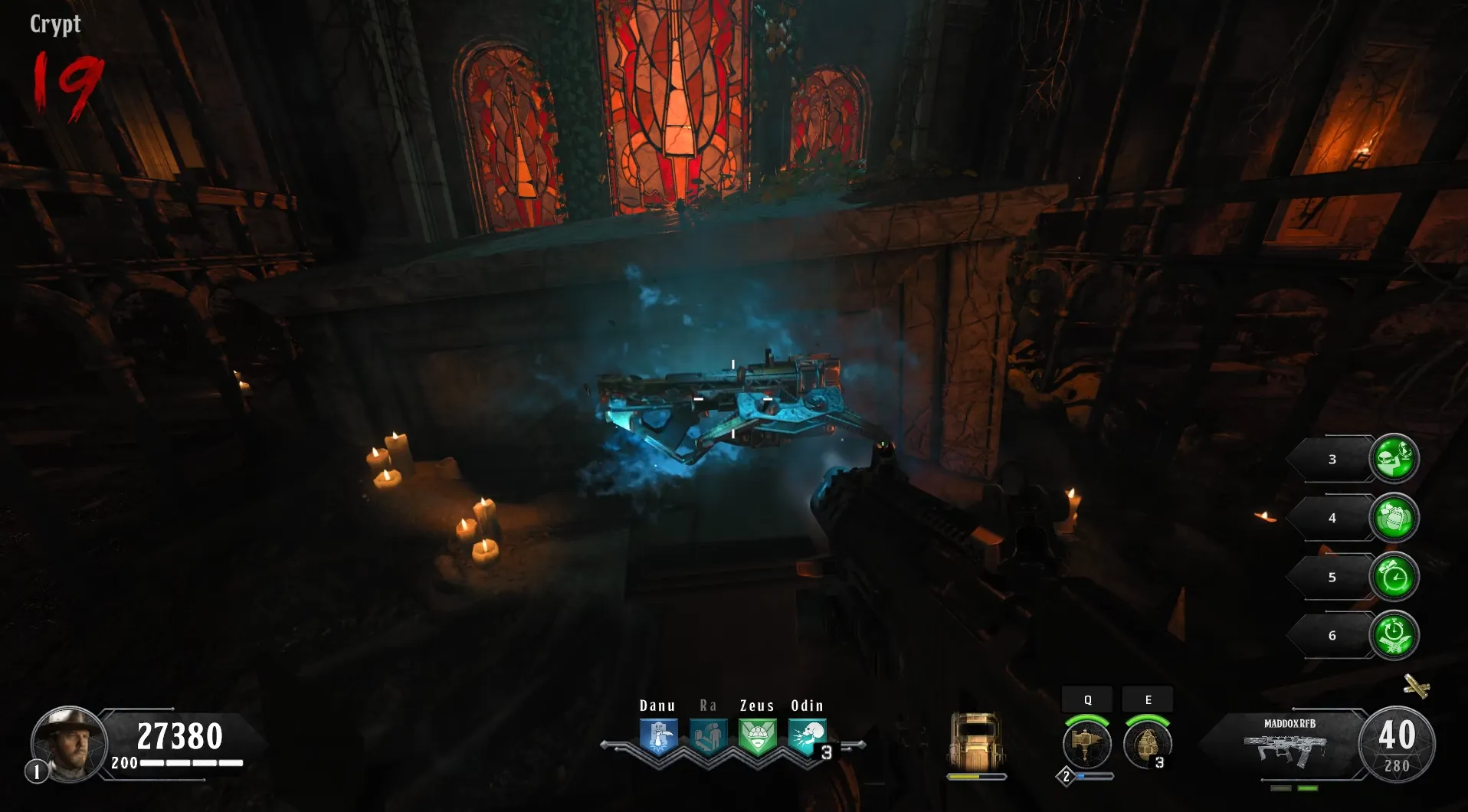Activate the Odin shouting skull perk icon
Viewport: 1468px width, 812px height.
[806, 737]
